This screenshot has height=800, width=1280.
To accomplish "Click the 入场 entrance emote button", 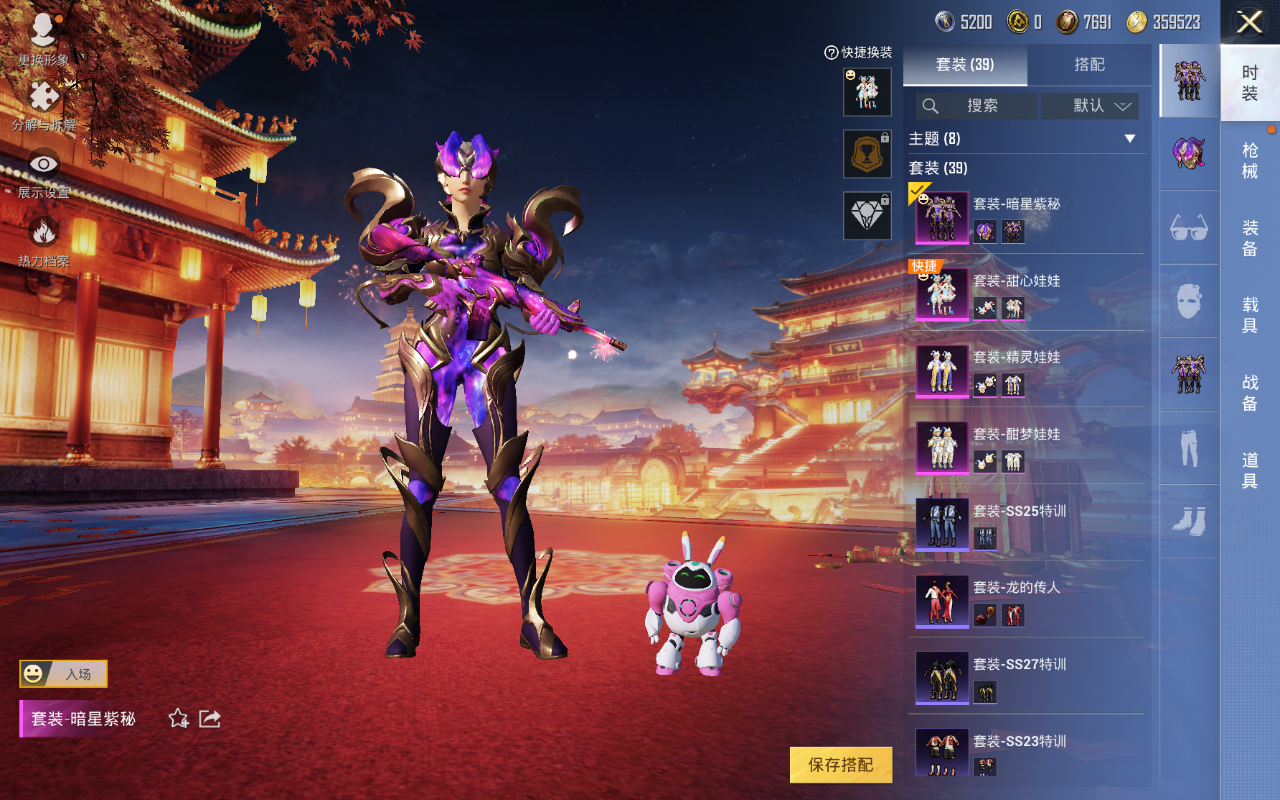I will (x=63, y=674).
